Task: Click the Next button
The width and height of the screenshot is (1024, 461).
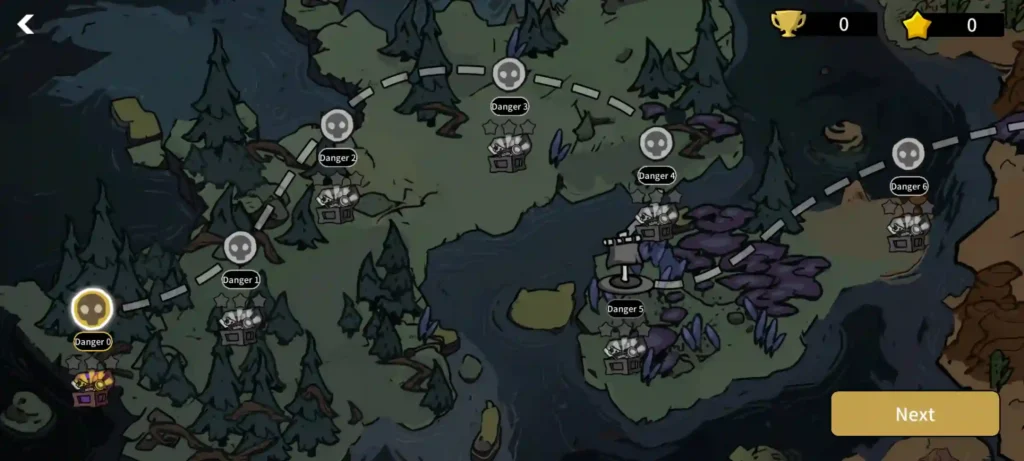Action: 914,414
